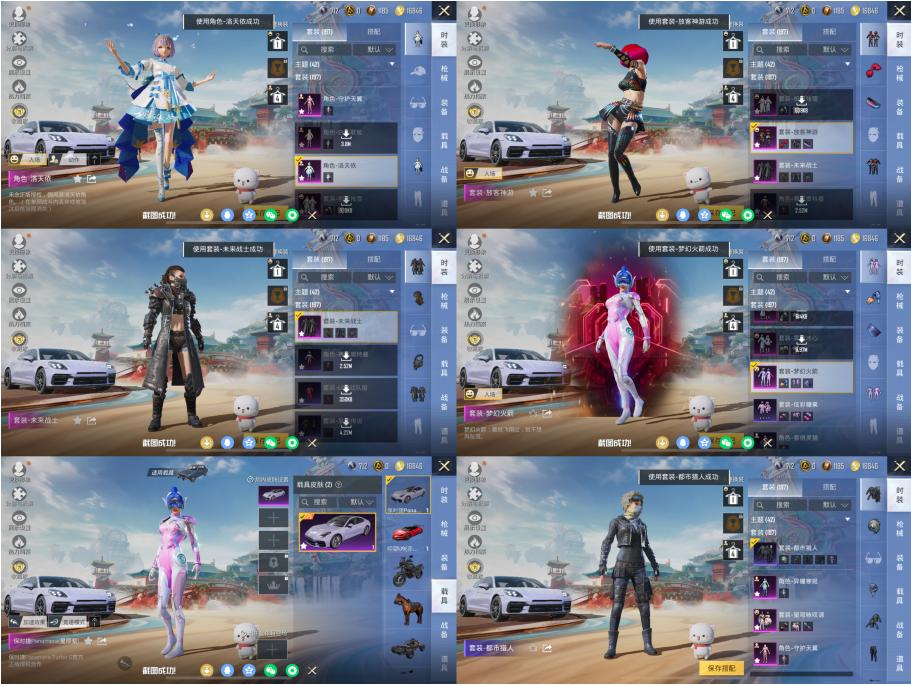Click the 保存搭配 save outfit button
911x686 pixels.
[x=721, y=667]
